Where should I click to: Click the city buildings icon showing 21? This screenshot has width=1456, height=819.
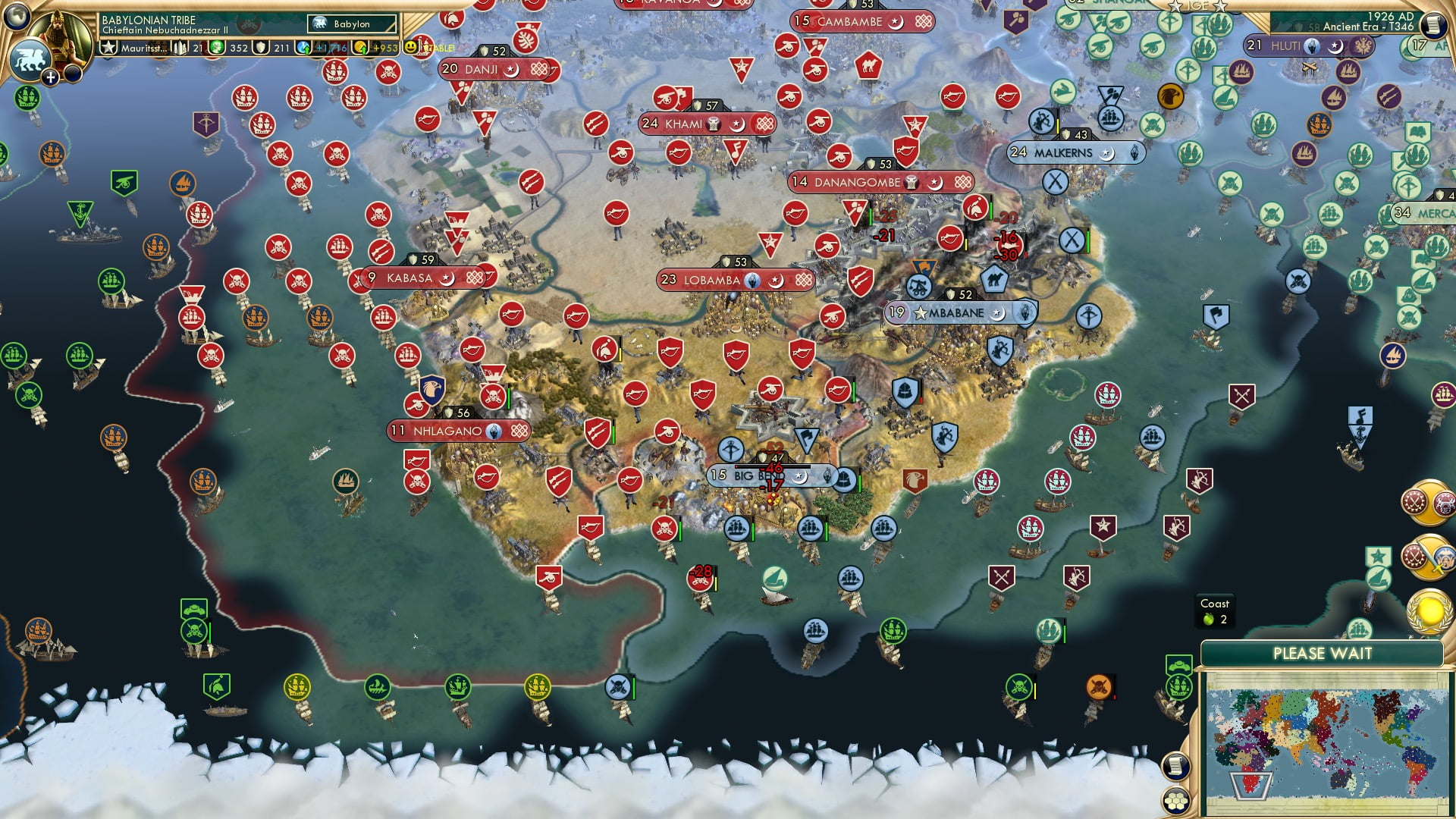coord(180,47)
